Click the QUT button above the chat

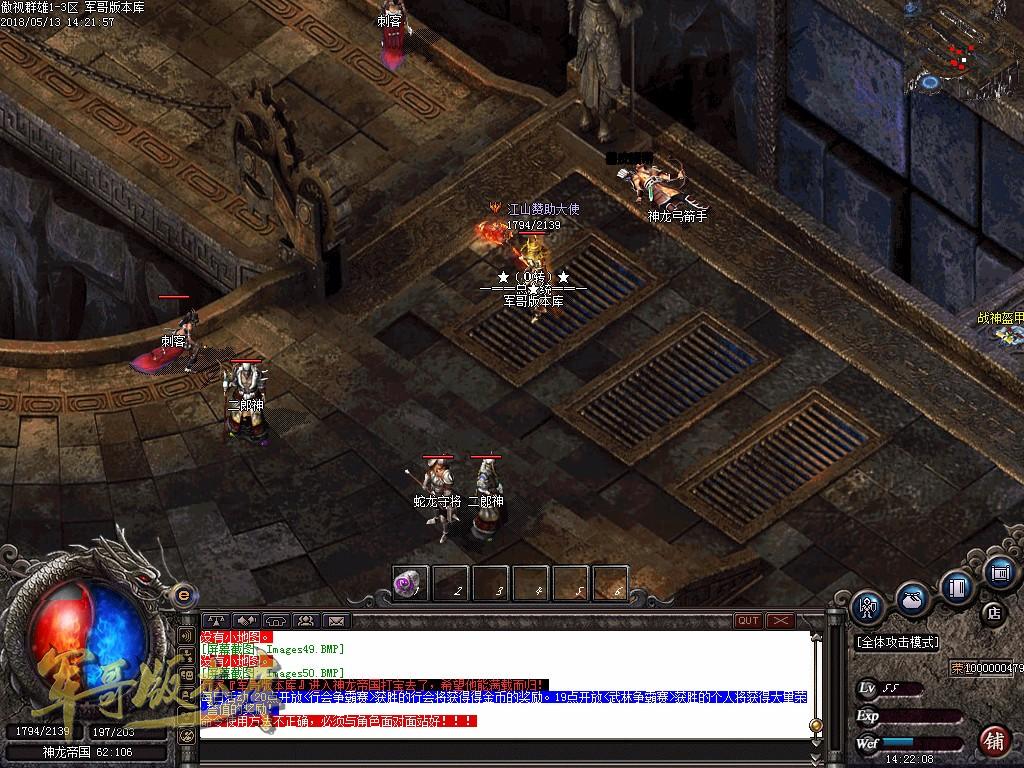tap(748, 621)
